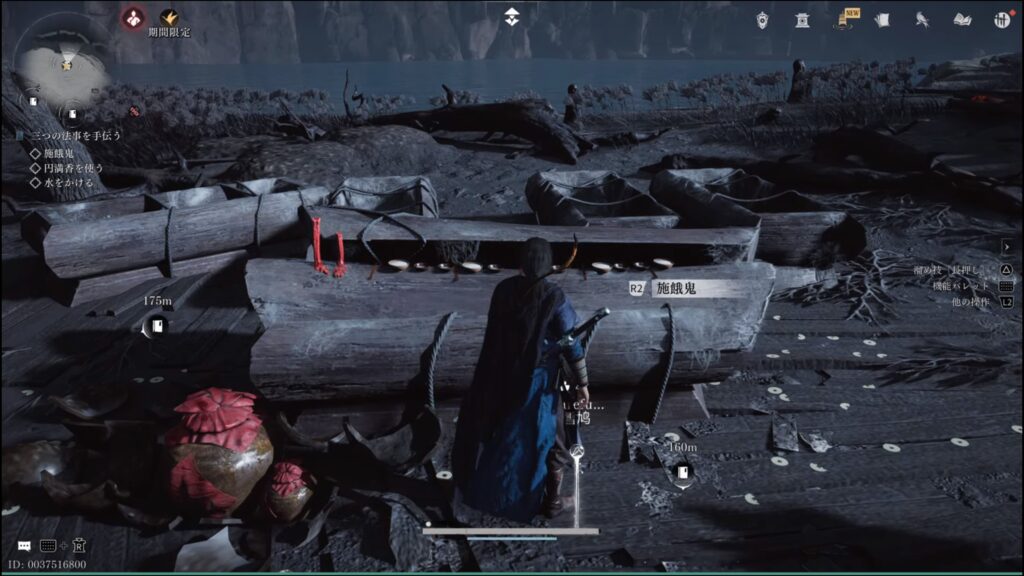Click the shield badge icon in top bar
Screen dimensions: 1024x576
[763, 19]
